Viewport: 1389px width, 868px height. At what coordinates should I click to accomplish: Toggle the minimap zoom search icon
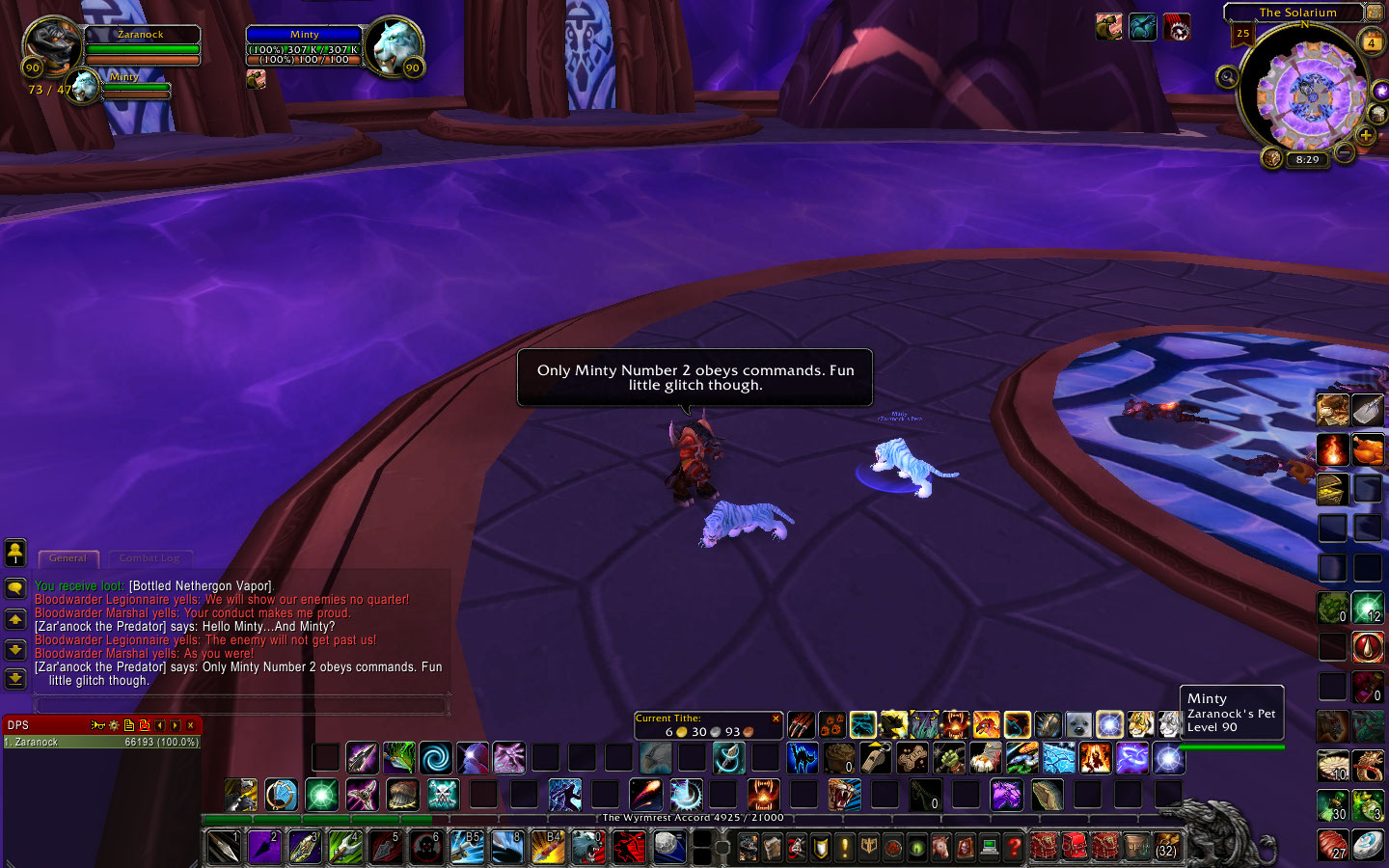[1228, 77]
